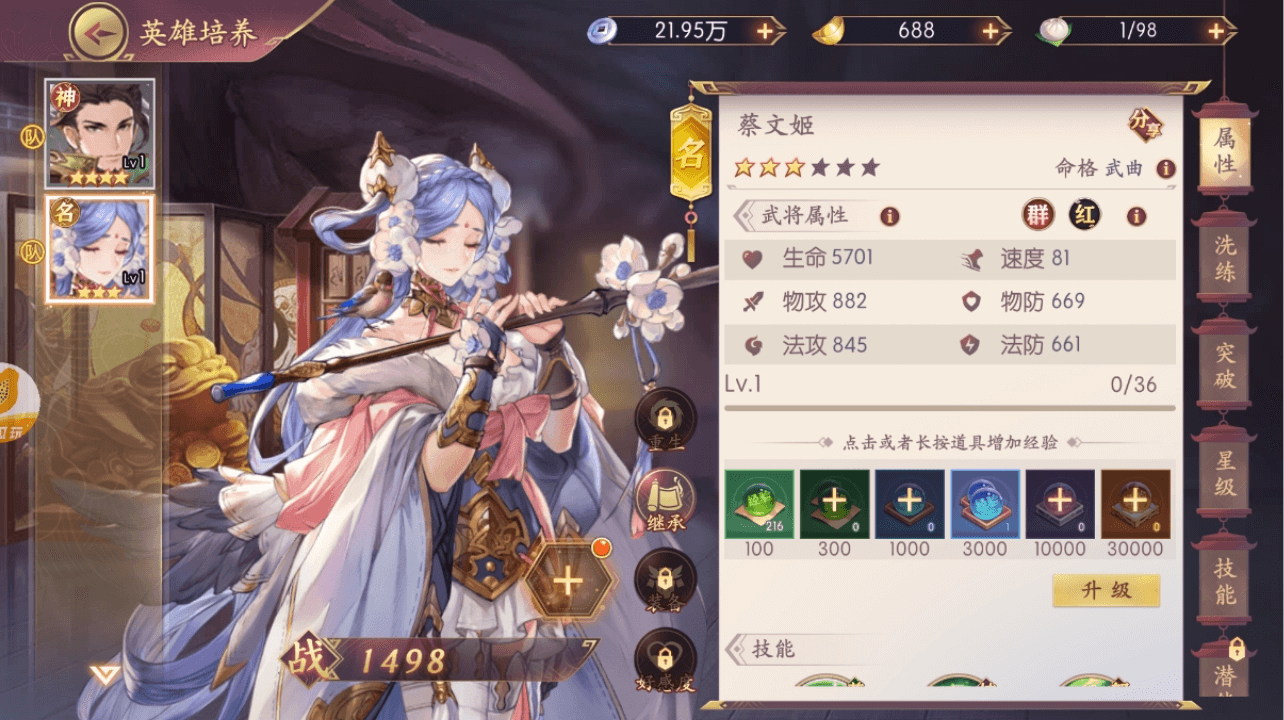
Task: Go back from the 英雄培养 screen
Action: click(x=97, y=31)
